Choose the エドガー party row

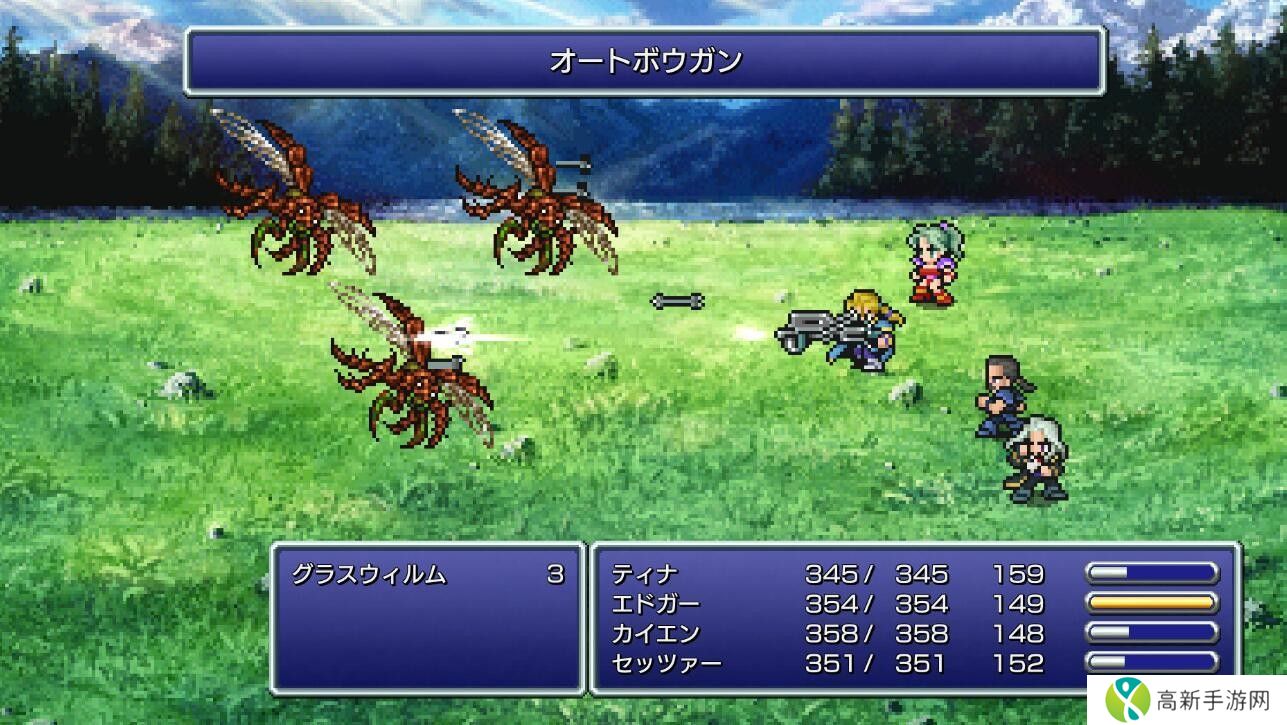pyautogui.click(x=656, y=604)
